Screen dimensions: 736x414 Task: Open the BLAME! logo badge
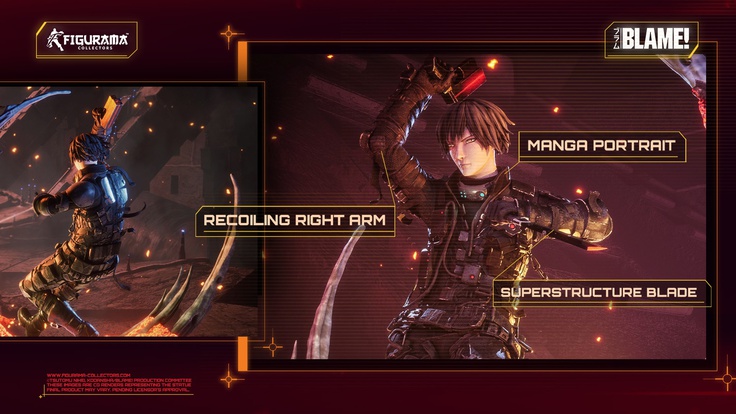click(x=651, y=41)
